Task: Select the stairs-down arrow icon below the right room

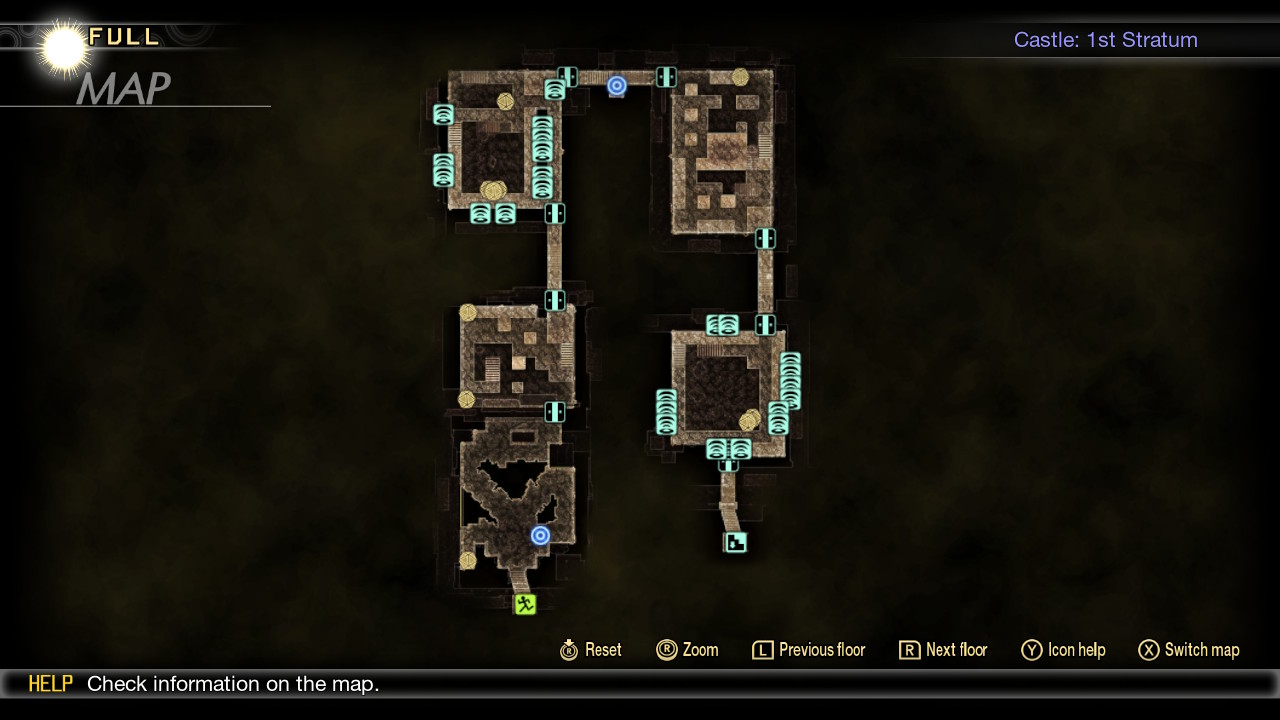Action: [734, 542]
